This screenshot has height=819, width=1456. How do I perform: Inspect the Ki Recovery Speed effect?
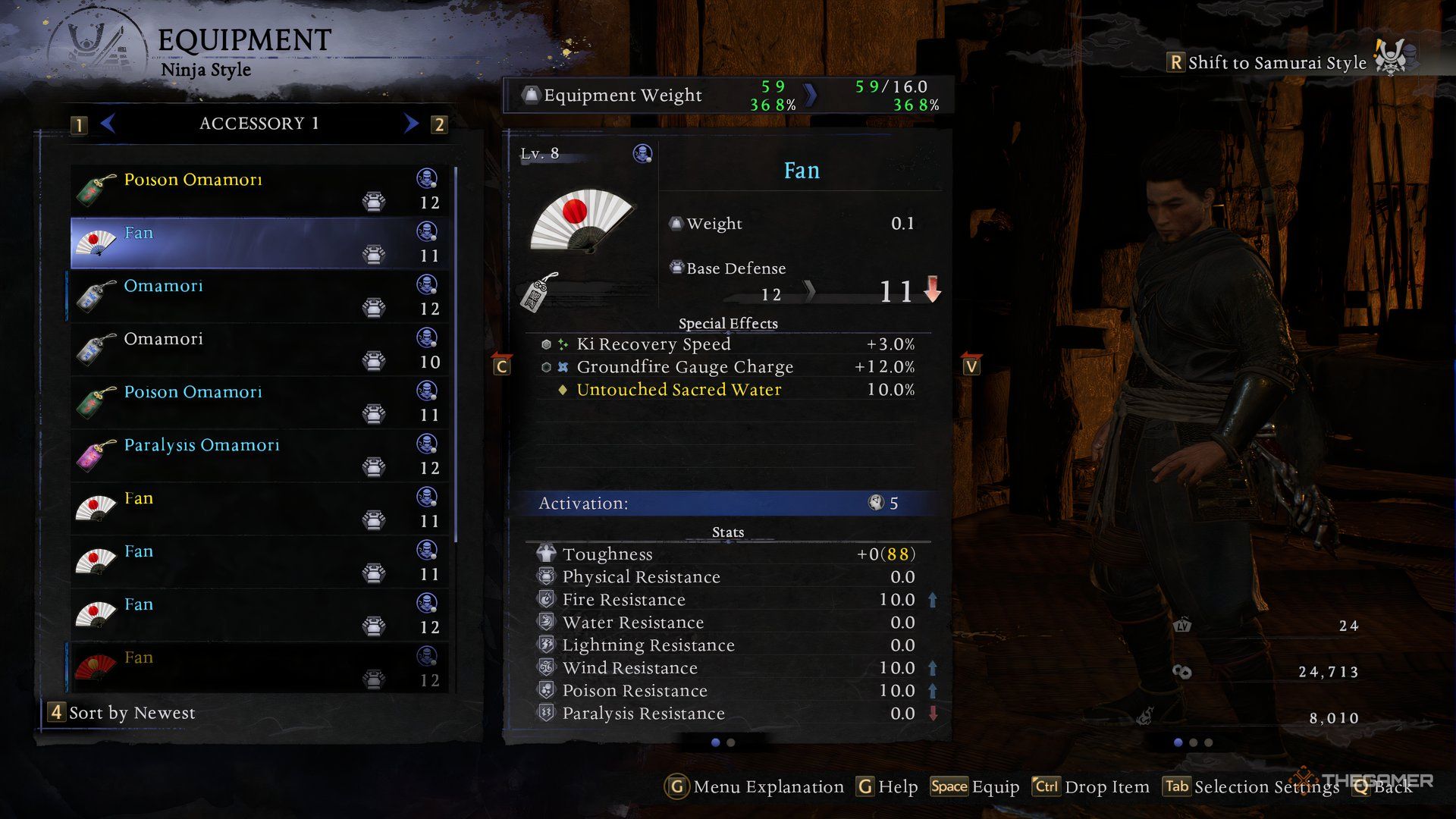point(653,344)
